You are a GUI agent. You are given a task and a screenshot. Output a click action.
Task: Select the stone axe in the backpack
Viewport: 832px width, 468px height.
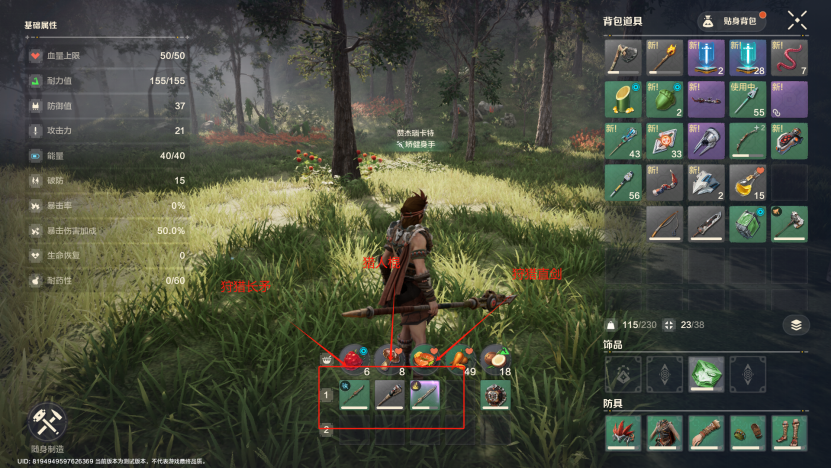point(622,58)
